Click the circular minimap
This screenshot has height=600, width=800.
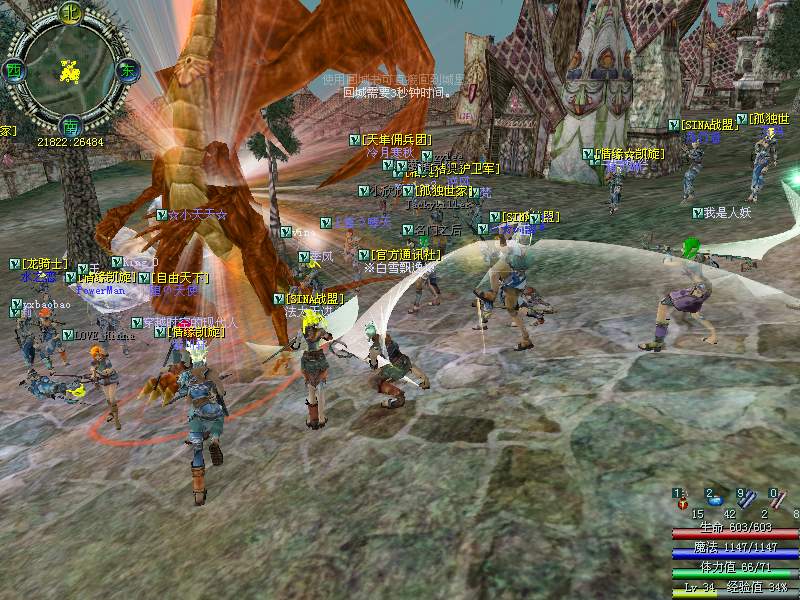coord(70,70)
